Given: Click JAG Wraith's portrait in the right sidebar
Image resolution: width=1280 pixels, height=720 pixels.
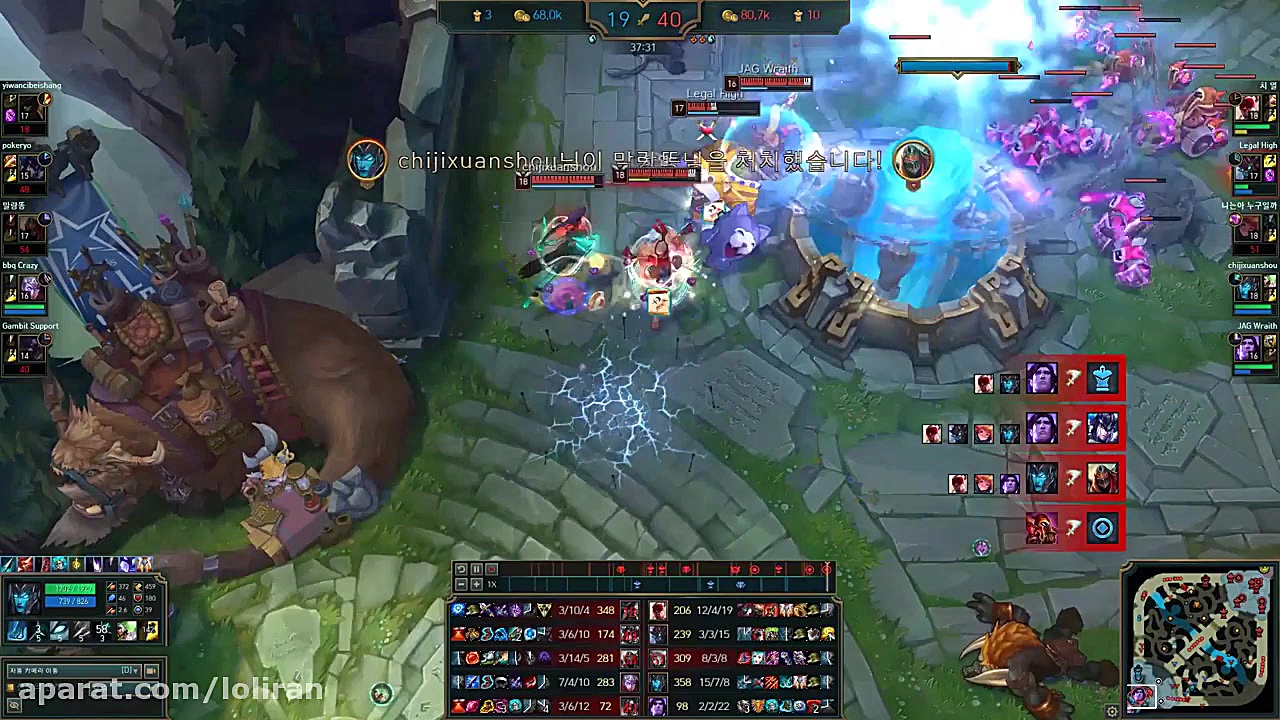Looking at the screenshot, I should tap(1248, 348).
